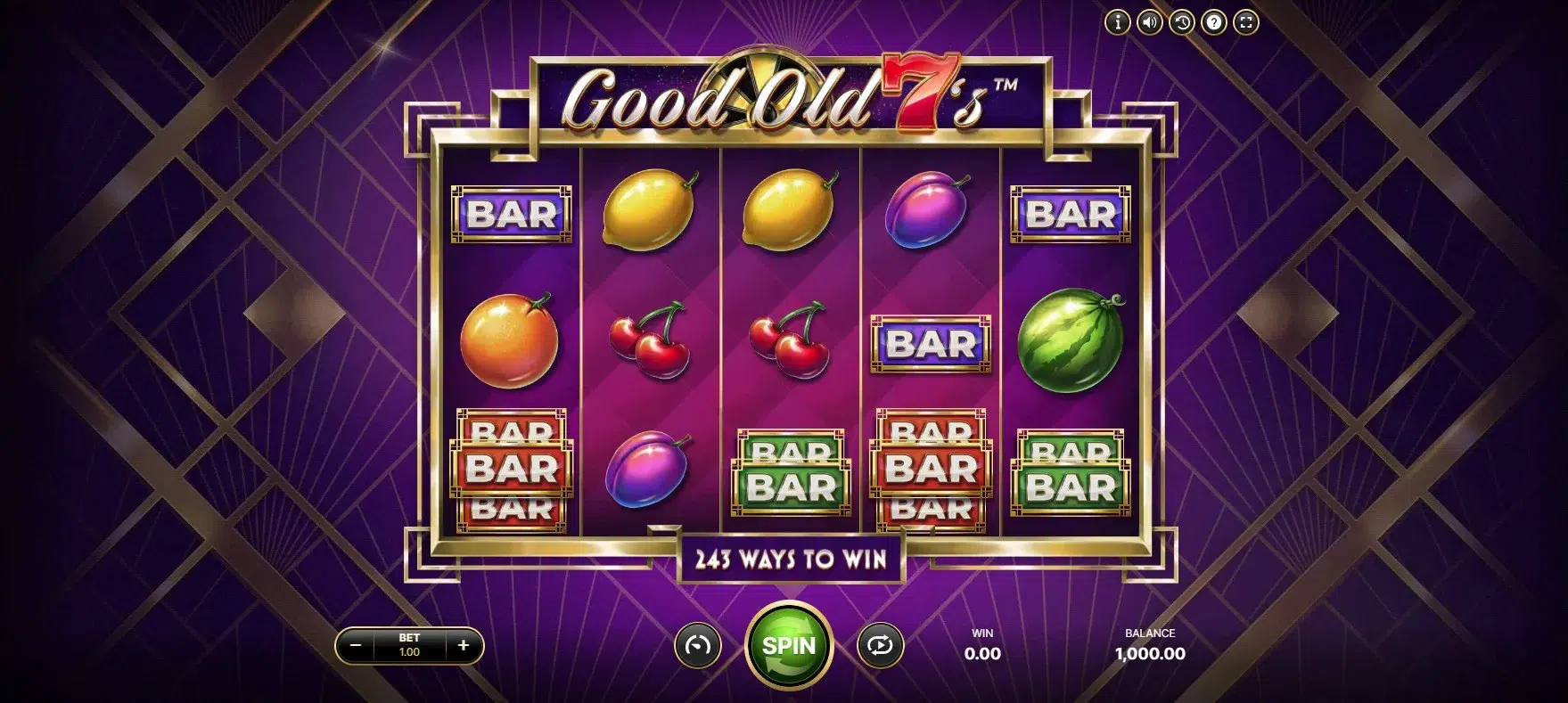The height and width of the screenshot is (703, 1568).
Task: Enter fullscreen mode
Action: click(x=1245, y=22)
